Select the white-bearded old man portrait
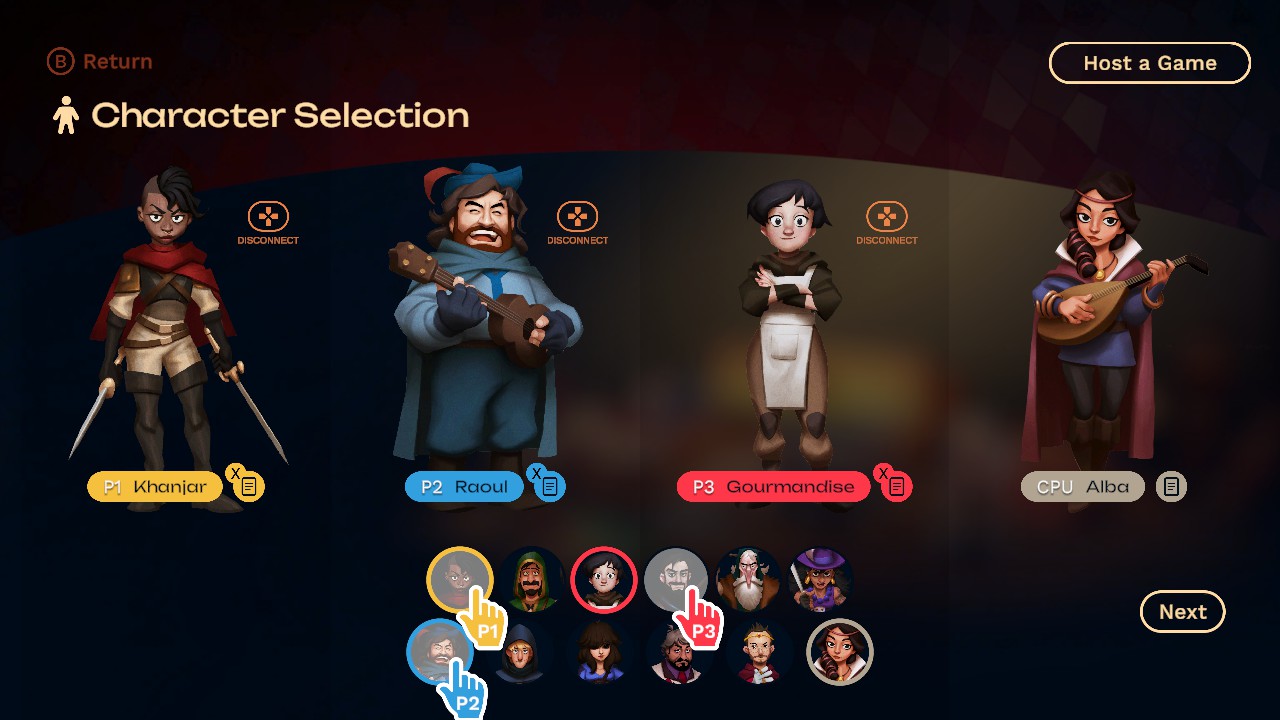The height and width of the screenshot is (720, 1280). point(748,580)
